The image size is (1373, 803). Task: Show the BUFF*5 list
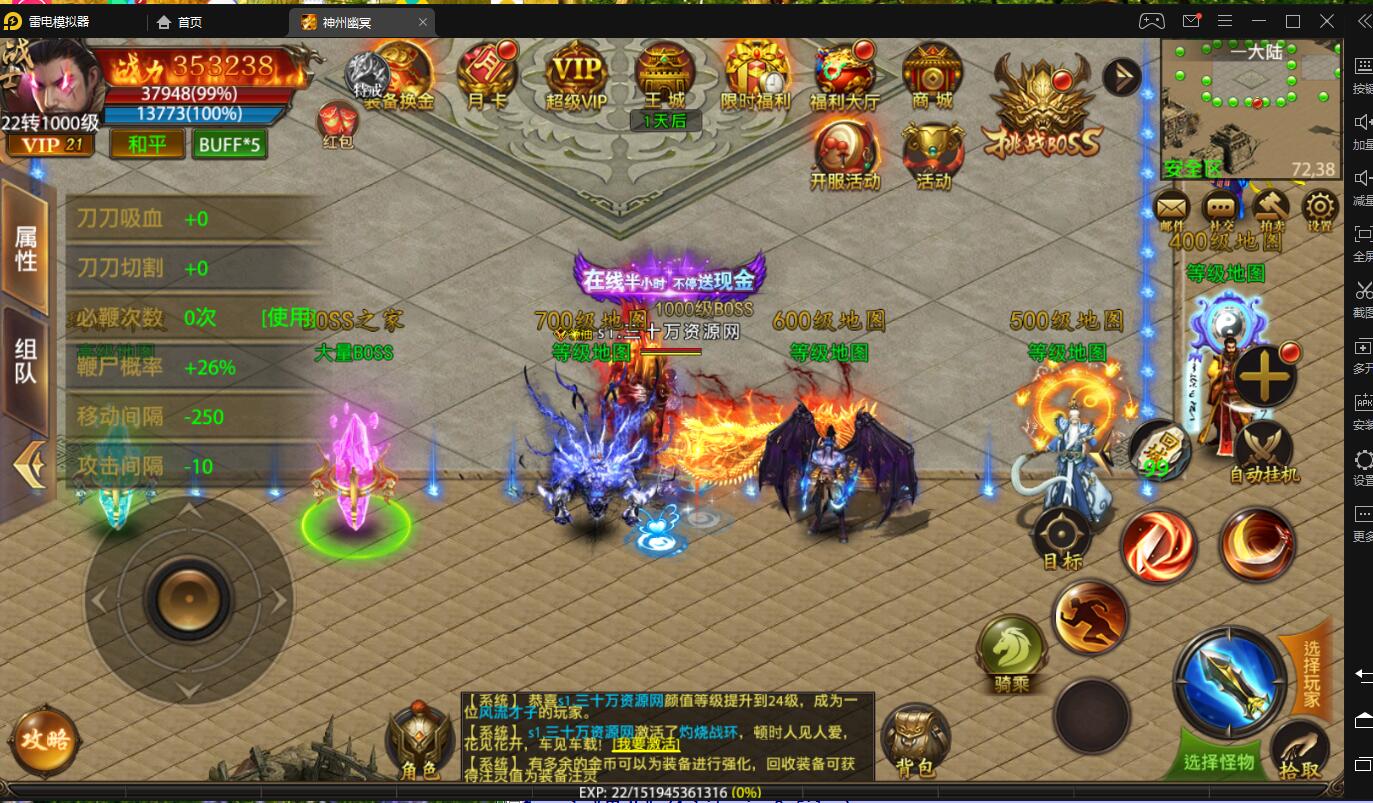(229, 145)
